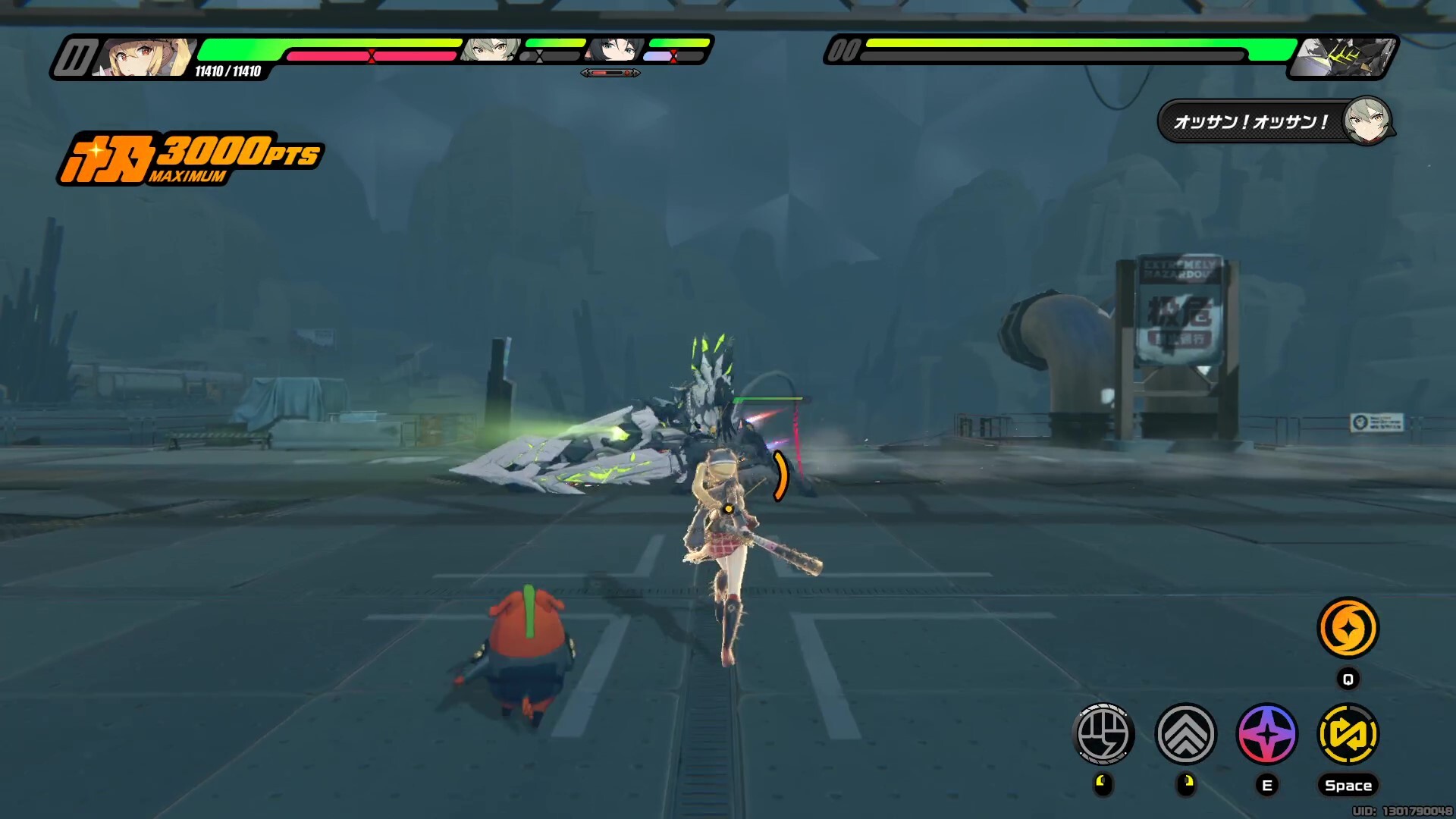Screen dimensions: 1456x819
Task: Click the basic attack fist icon
Action: coord(1103,733)
